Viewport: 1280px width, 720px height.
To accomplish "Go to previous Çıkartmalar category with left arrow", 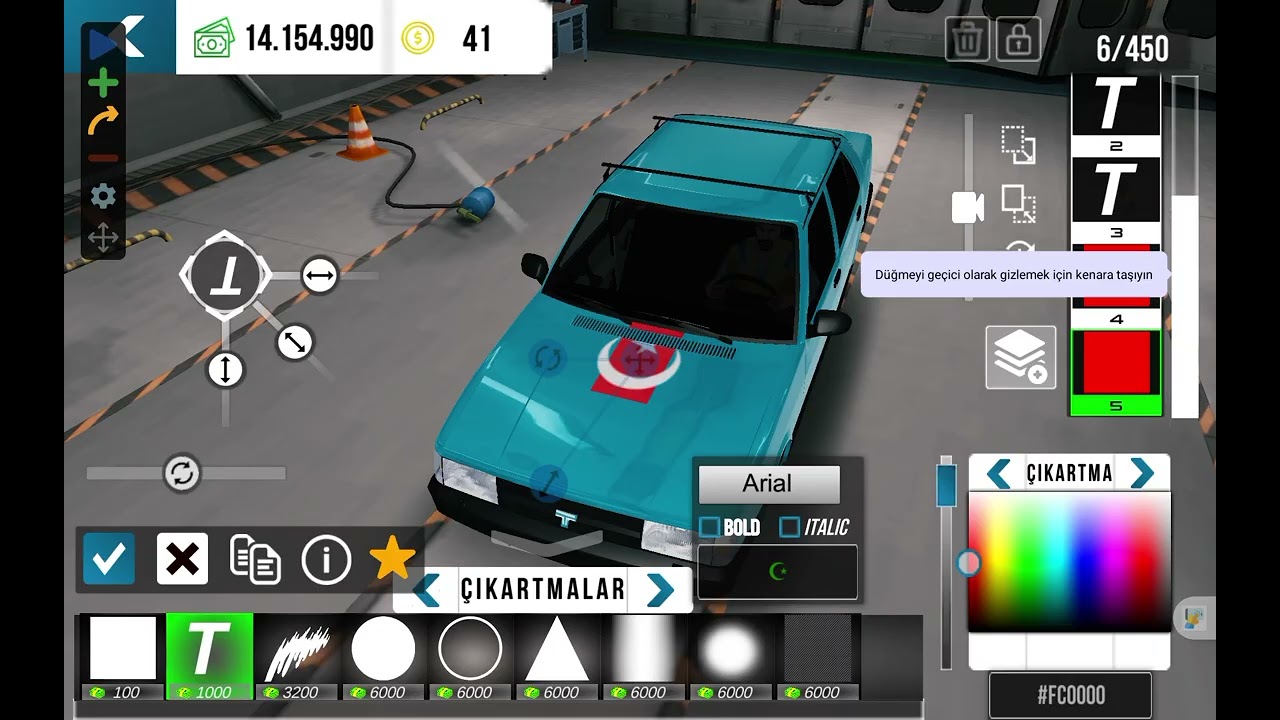I will click(427, 590).
